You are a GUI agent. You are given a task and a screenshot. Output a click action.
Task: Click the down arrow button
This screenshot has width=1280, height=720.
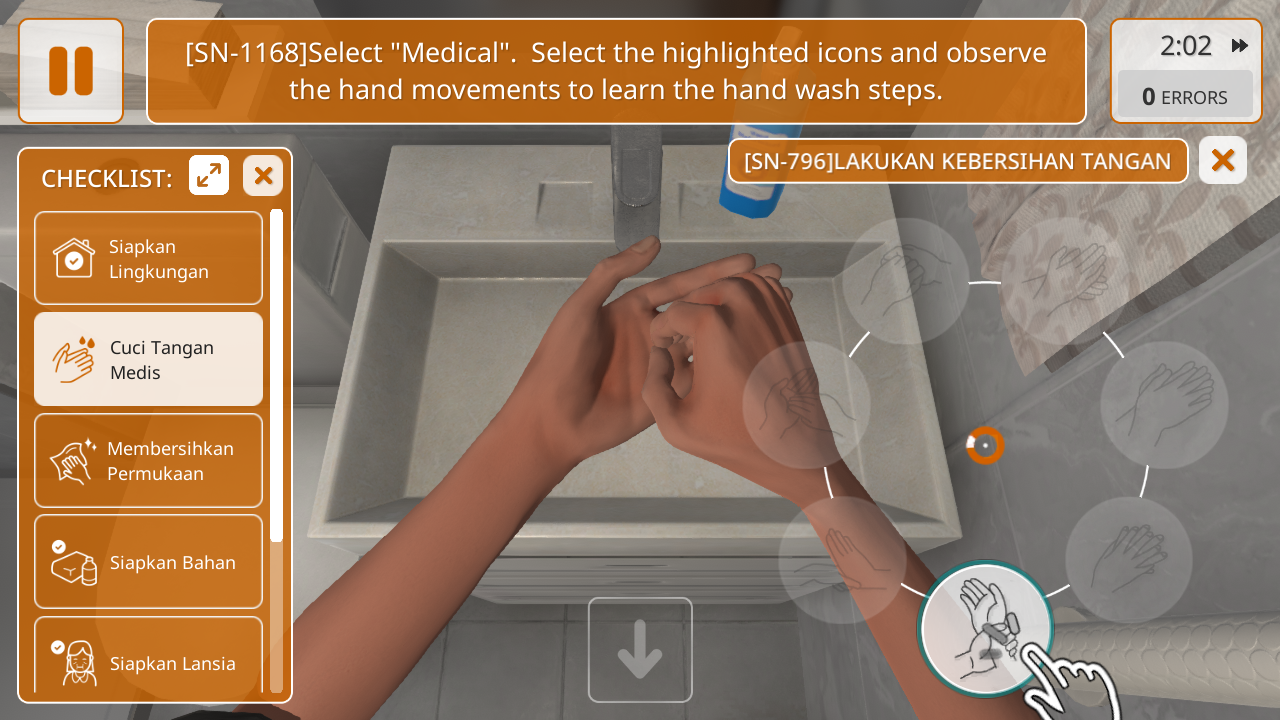(x=640, y=650)
